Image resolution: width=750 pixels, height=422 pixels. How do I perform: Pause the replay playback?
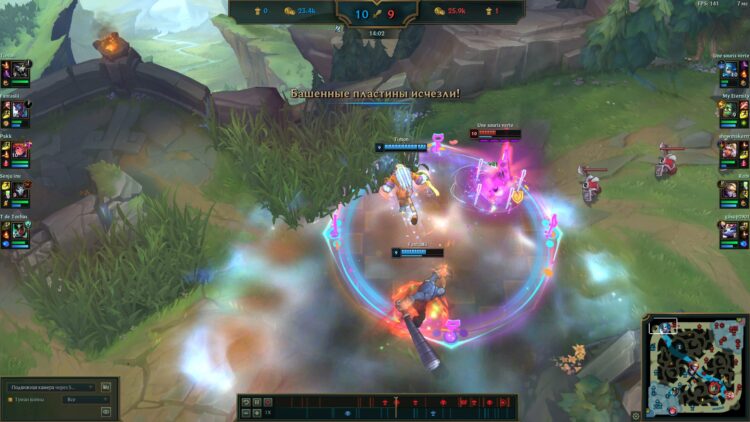[256, 402]
